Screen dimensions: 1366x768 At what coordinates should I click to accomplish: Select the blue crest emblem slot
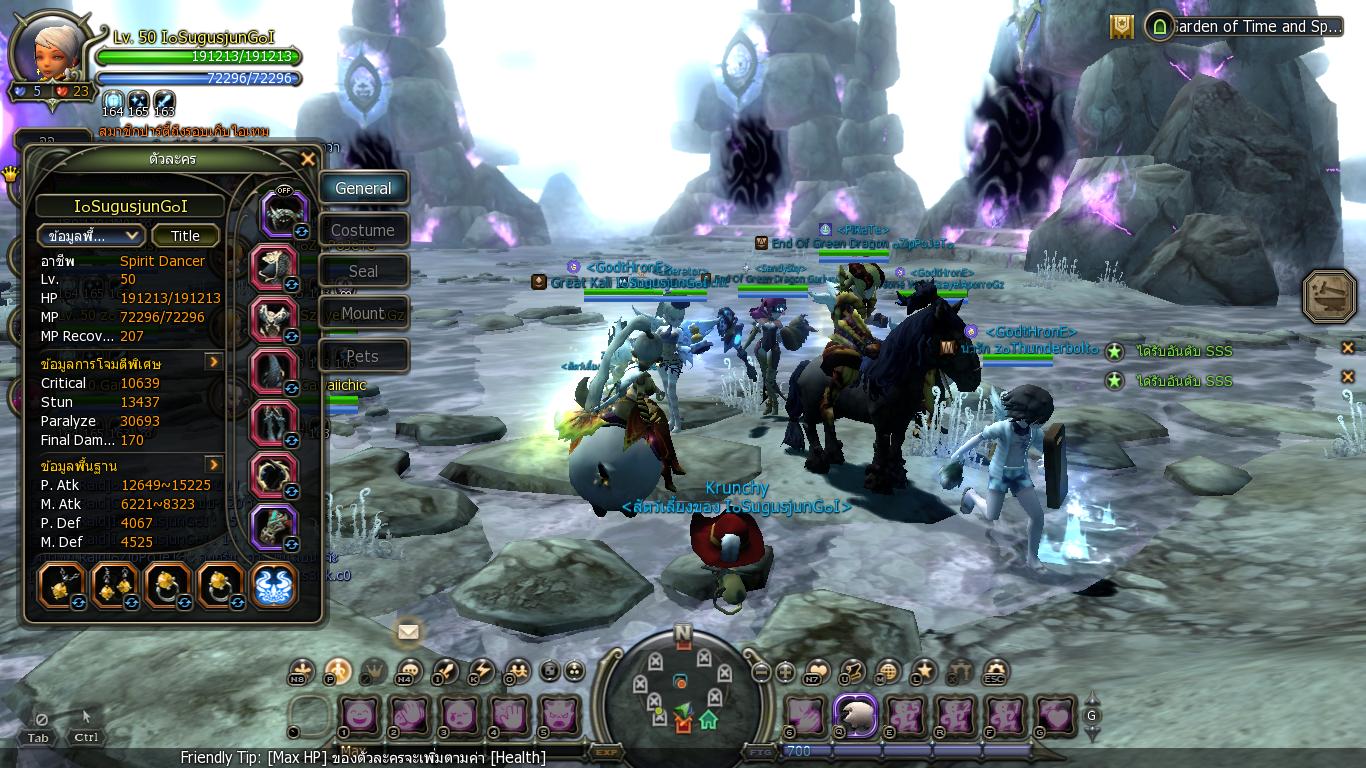[273, 586]
